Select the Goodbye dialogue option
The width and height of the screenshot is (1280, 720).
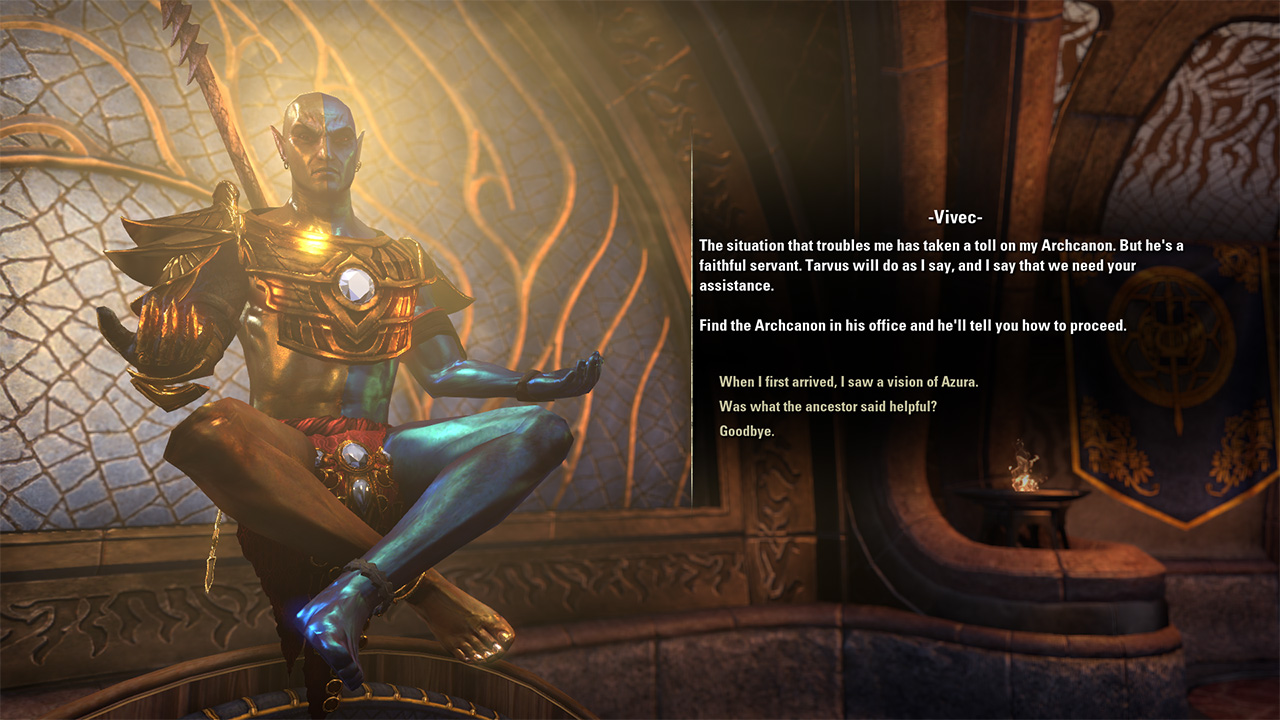[747, 431]
